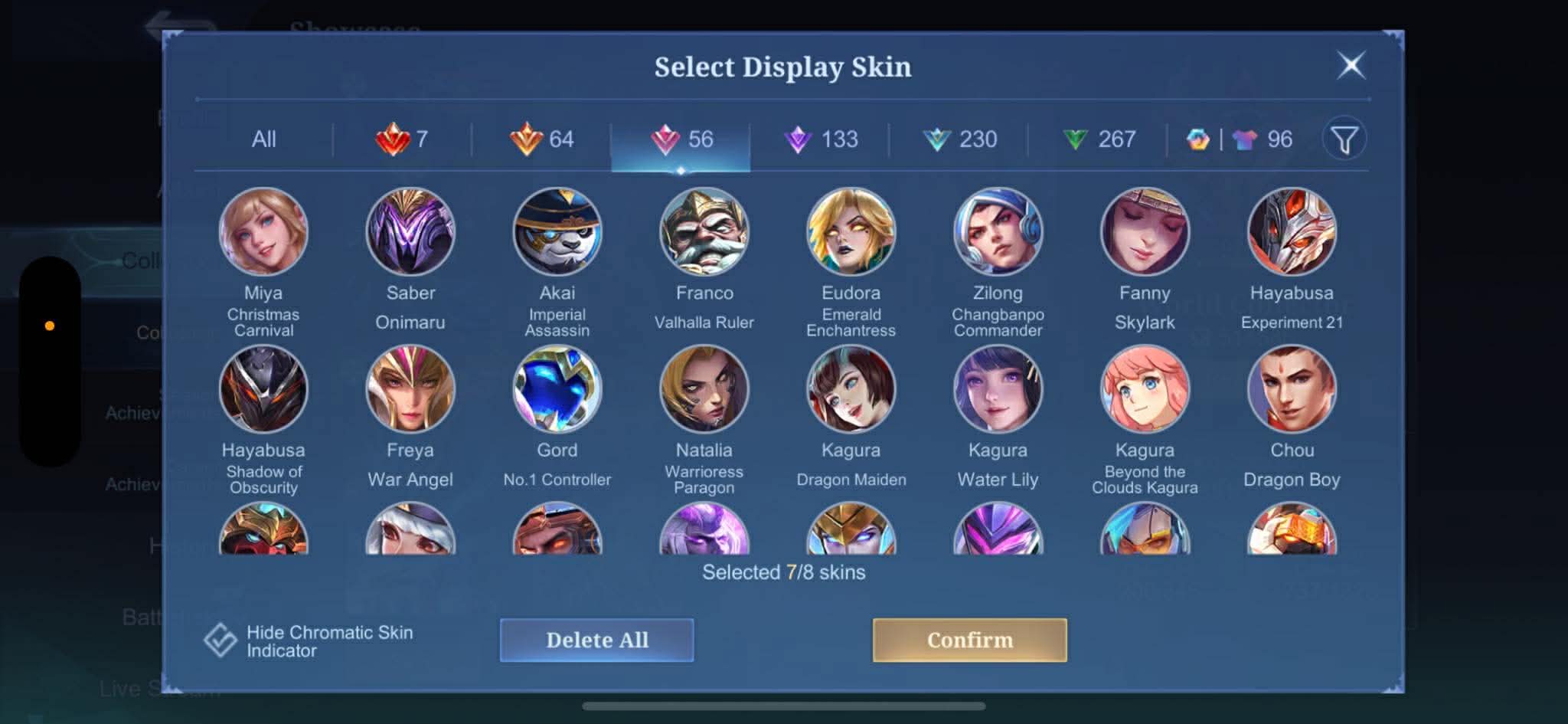This screenshot has height=724, width=1568.
Task: Select Gord's No.1 Controller skin
Action: [557, 389]
